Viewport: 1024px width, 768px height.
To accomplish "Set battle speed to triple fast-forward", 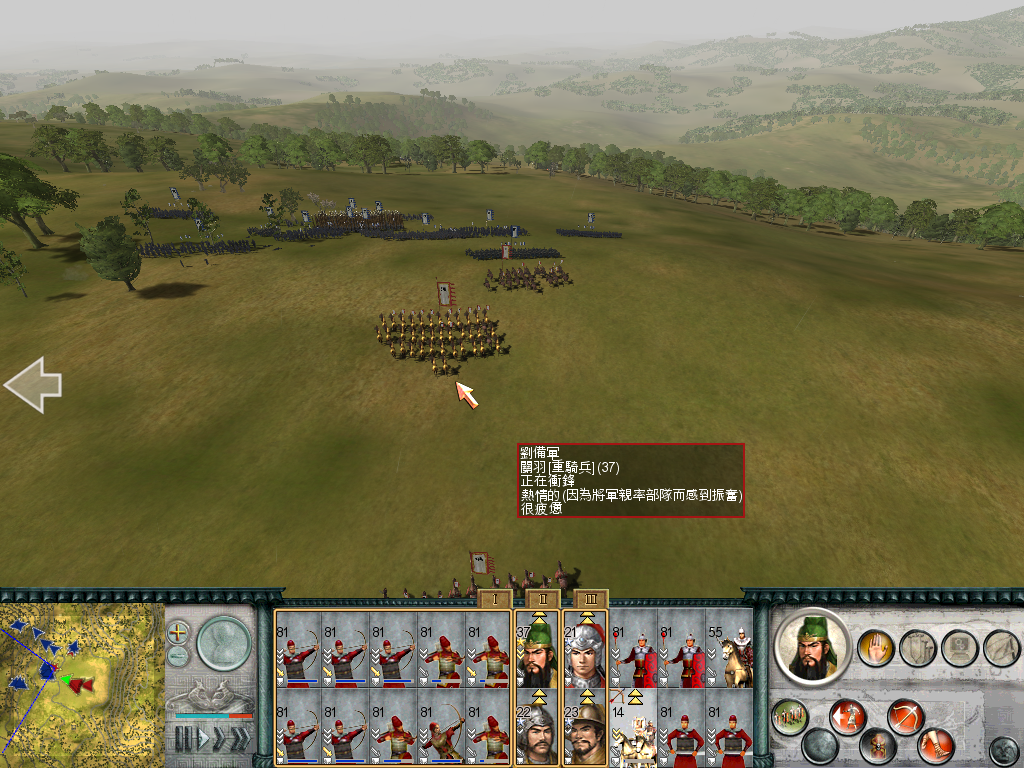I will tap(241, 739).
